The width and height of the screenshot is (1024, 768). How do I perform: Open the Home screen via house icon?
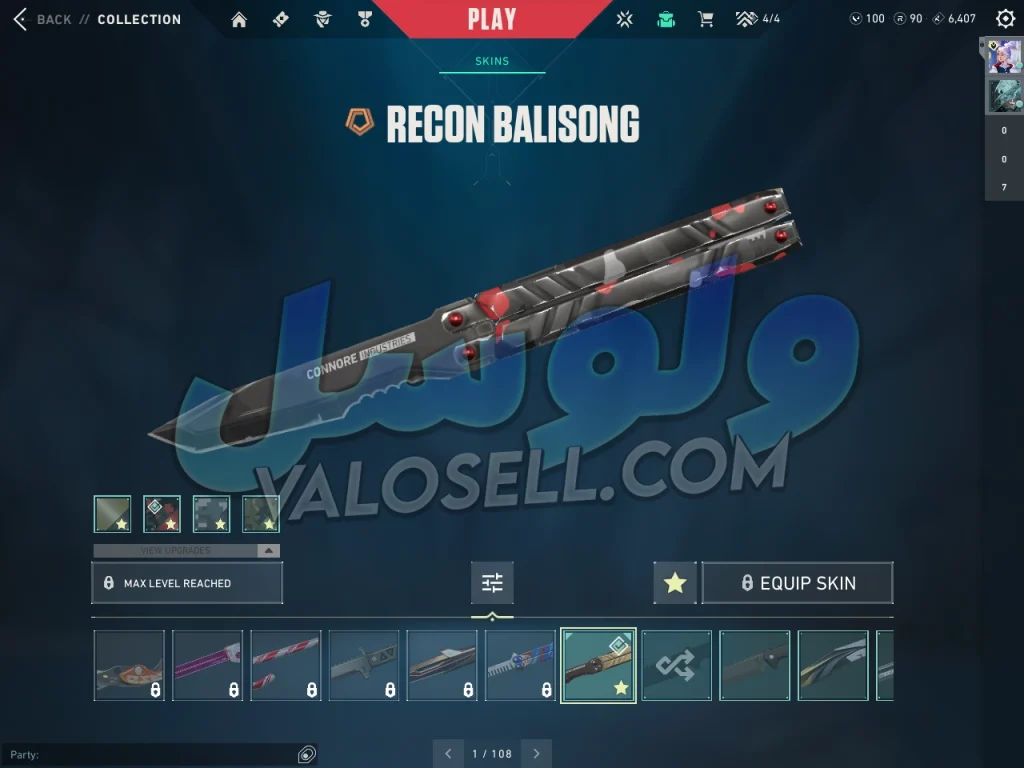(x=239, y=19)
